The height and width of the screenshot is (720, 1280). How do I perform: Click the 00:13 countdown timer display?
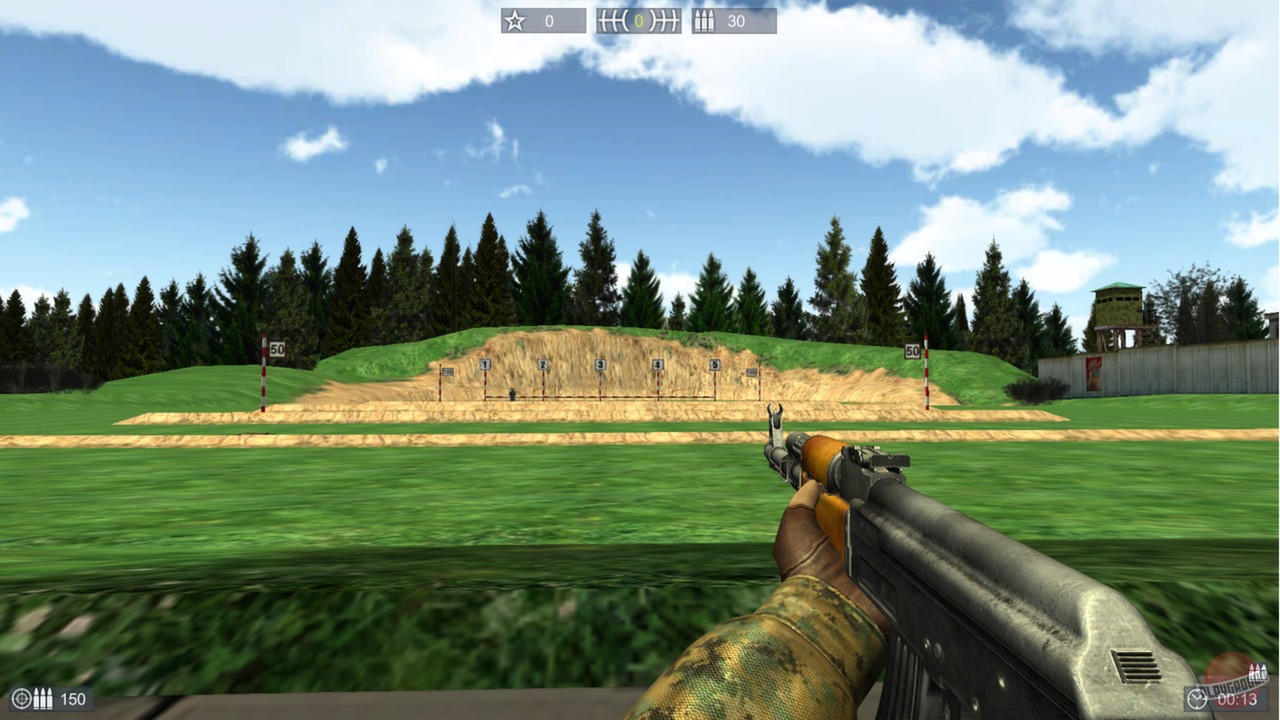[x=1237, y=697]
